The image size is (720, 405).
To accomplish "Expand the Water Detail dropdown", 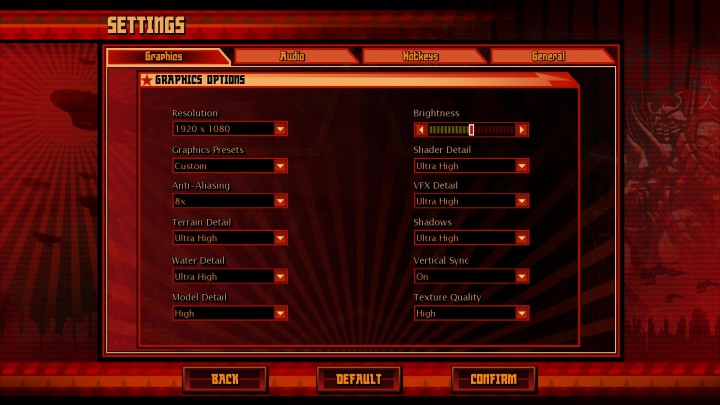I will pos(229,276).
